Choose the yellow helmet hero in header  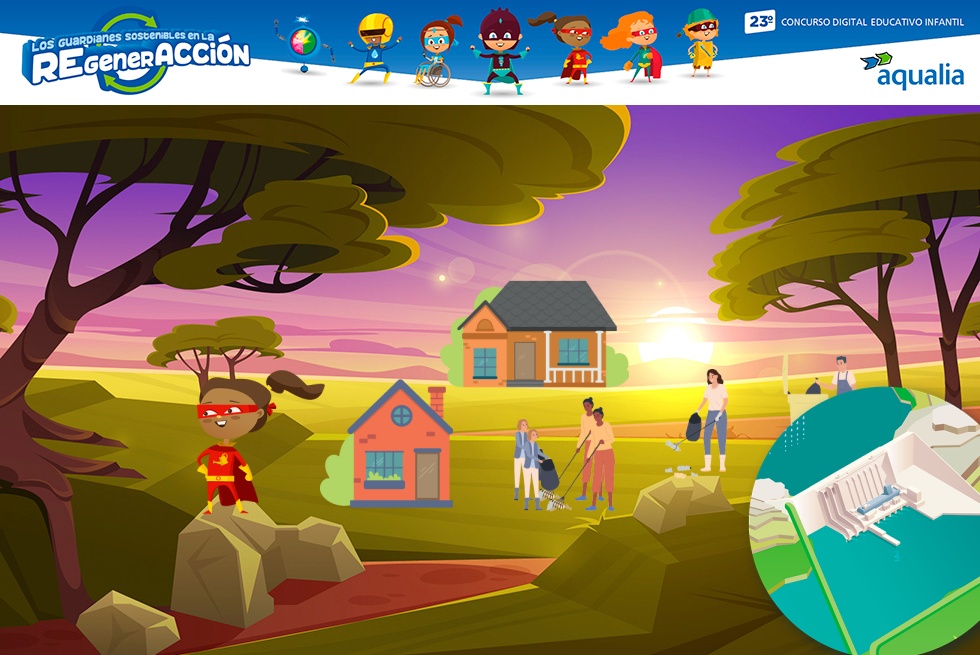point(374,48)
